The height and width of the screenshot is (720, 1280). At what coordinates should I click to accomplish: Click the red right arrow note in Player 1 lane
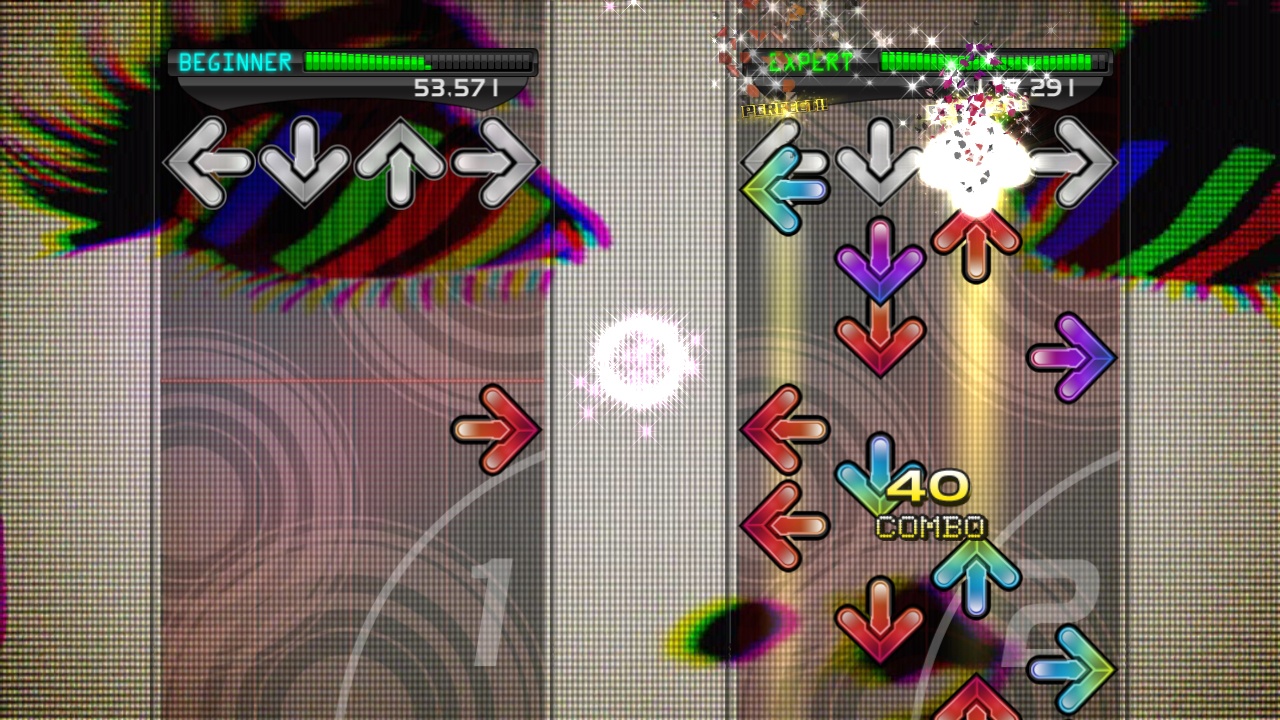(x=496, y=430)
